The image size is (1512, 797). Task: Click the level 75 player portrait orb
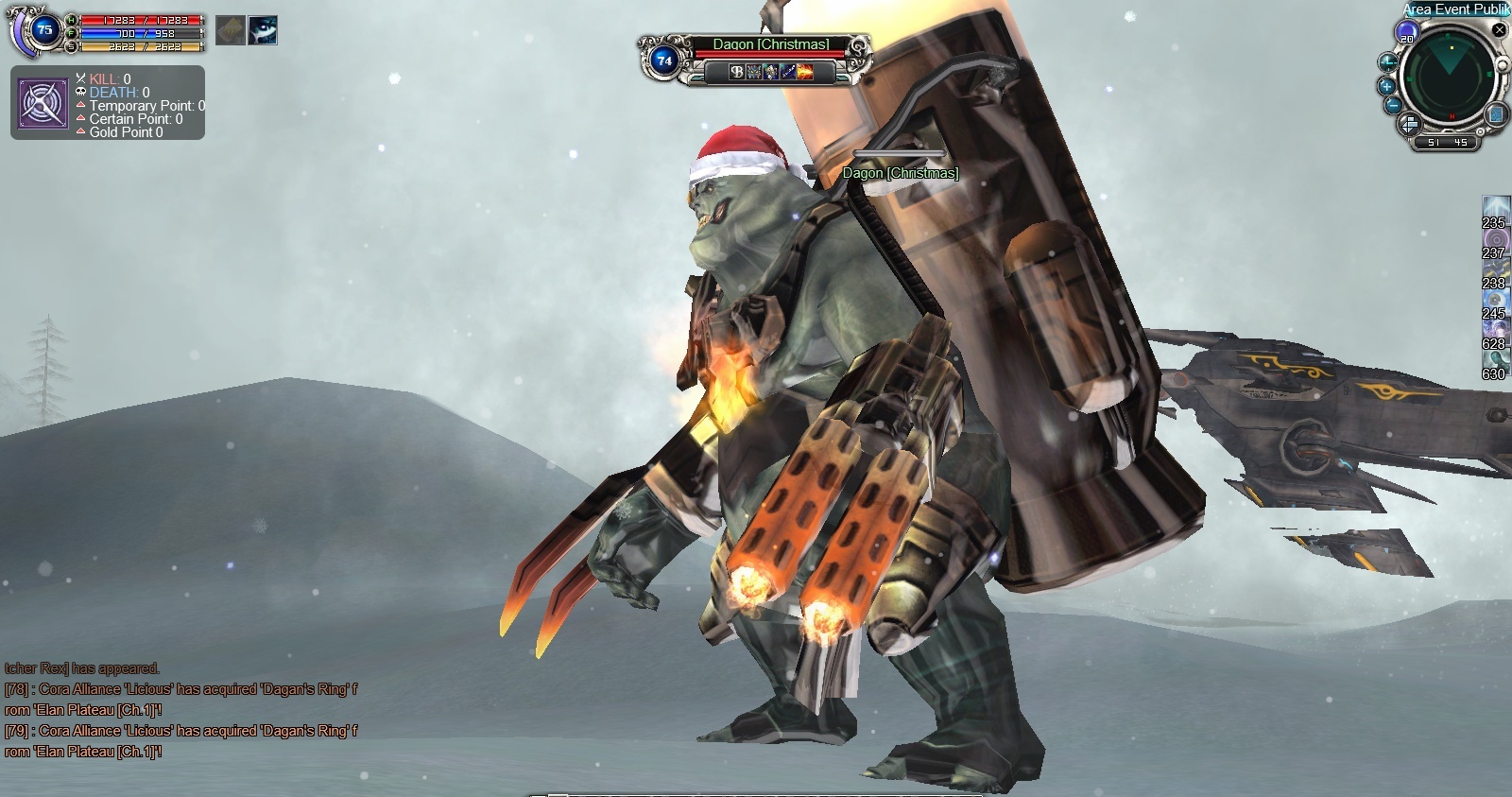(43, 30)
